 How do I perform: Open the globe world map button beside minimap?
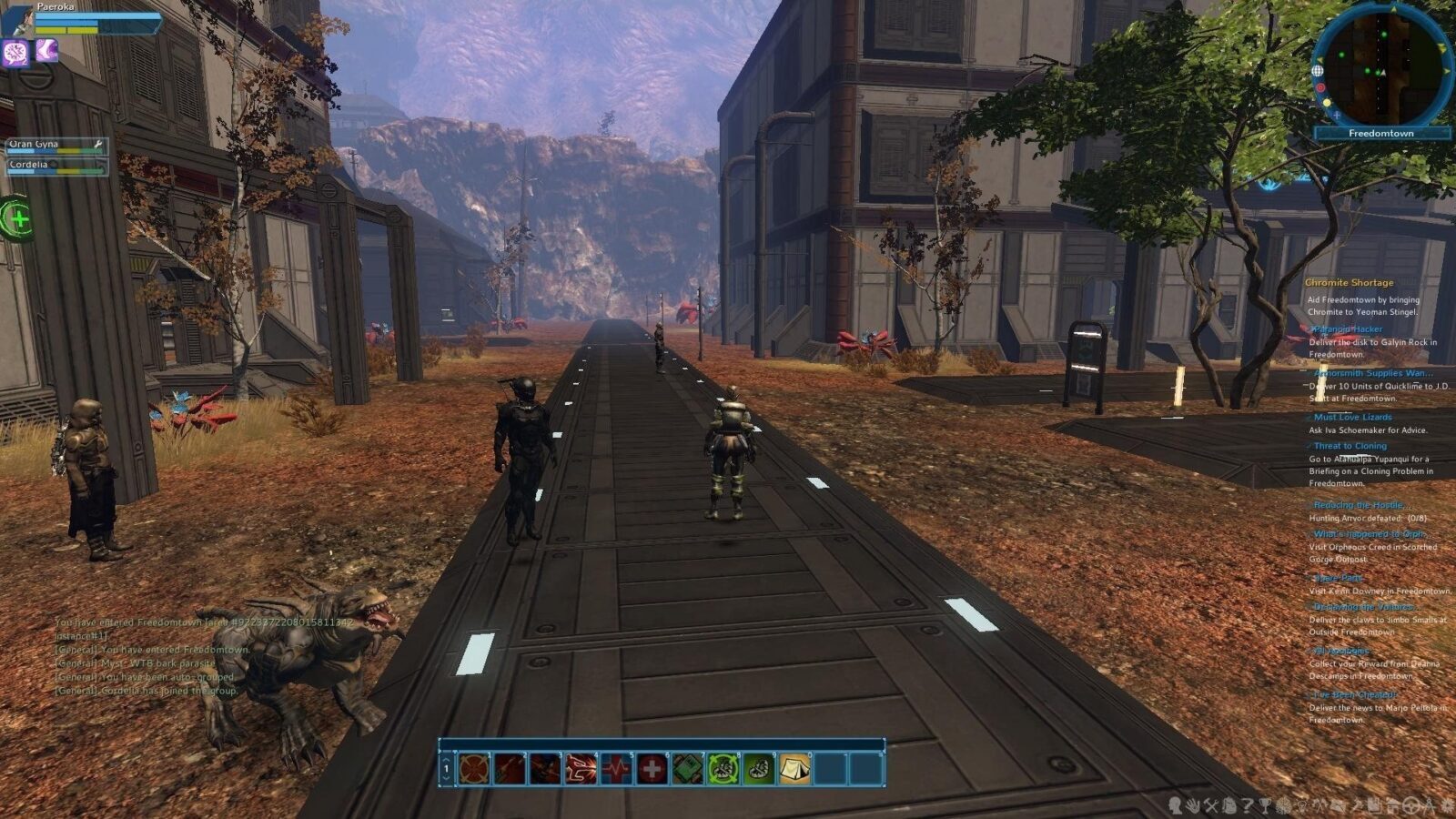1317,71
